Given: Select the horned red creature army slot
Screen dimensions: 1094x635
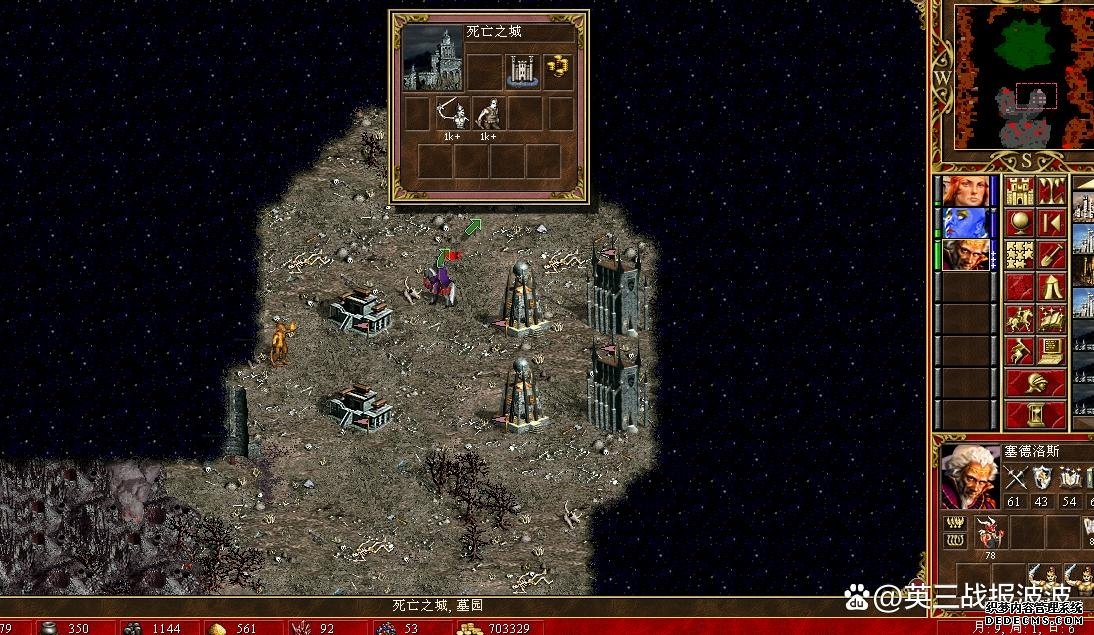Looking at the screenshot, I should pos(990,533).
